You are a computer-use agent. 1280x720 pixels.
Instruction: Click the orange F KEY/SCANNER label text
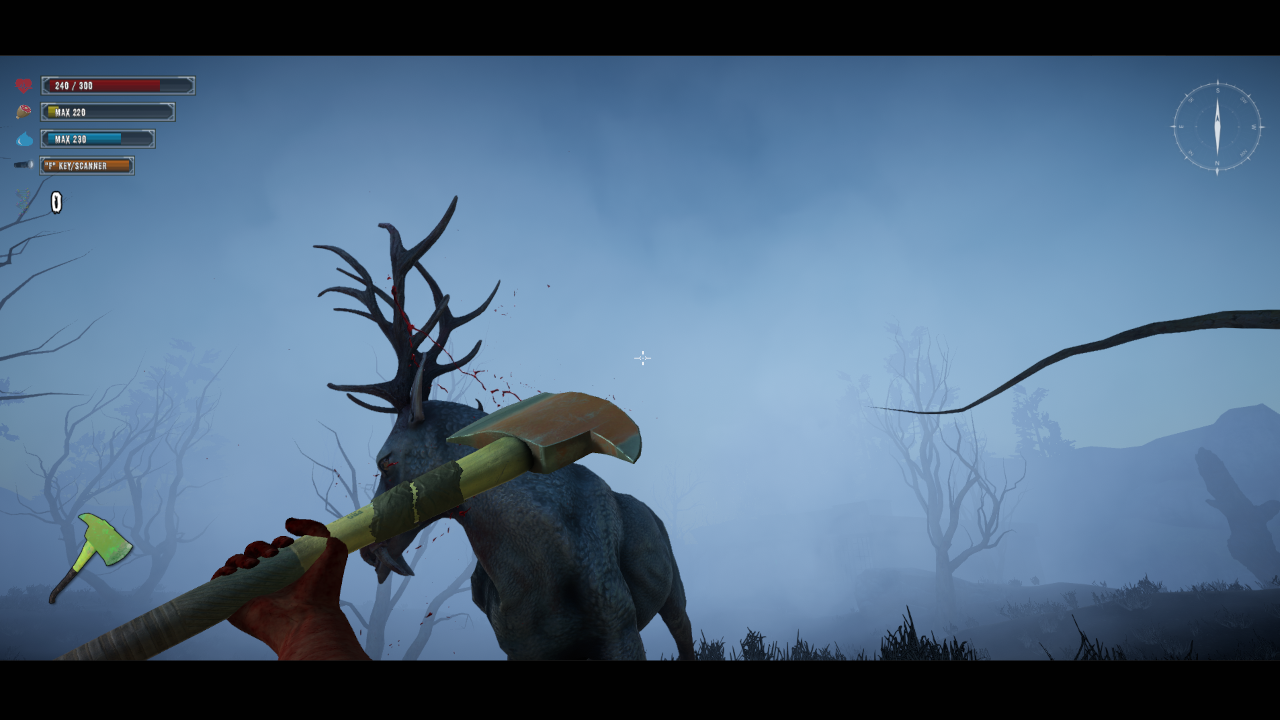(76, 166)
